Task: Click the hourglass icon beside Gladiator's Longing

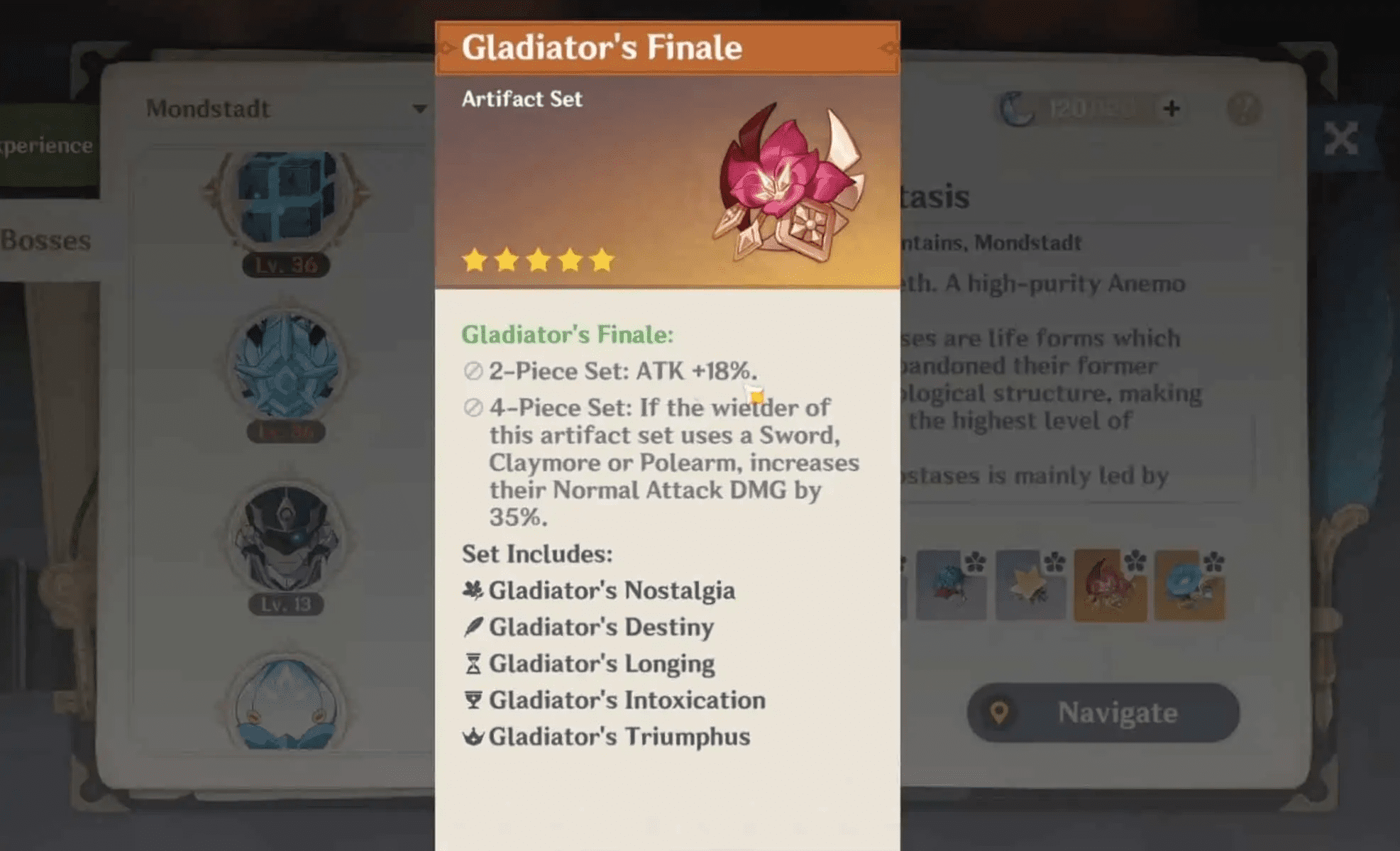Action: (474, 664)
